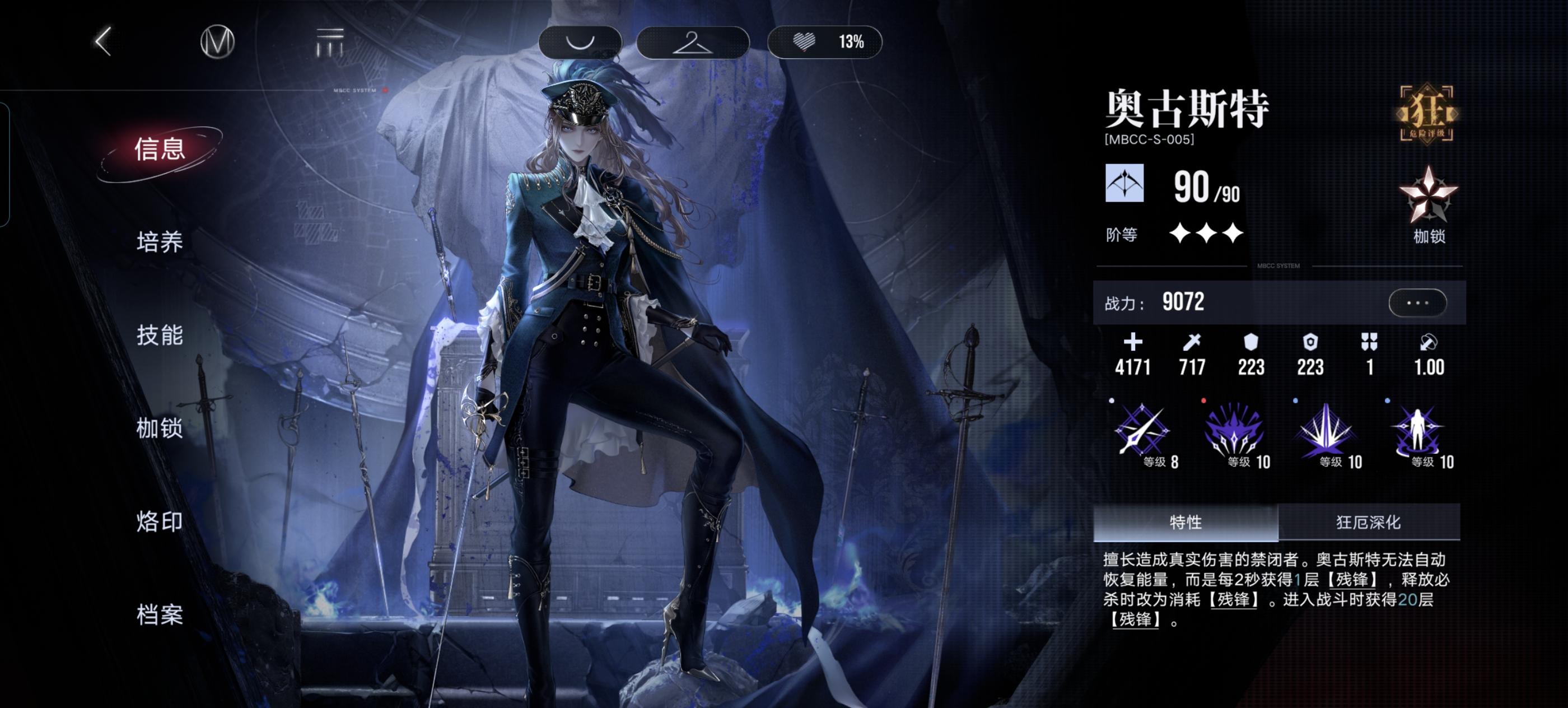The image size is (1568, 708).
Task: Open the list menu icon
Action: tap(330, 42)
